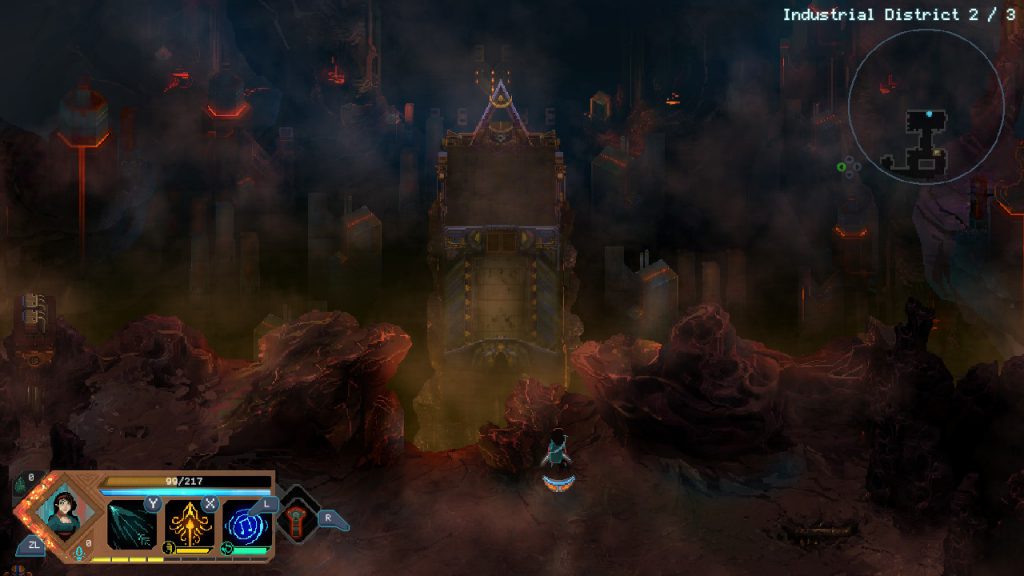Trigger the blue swirling music note skill
Screen dimensions: 1024x576
tap(247, 524)
